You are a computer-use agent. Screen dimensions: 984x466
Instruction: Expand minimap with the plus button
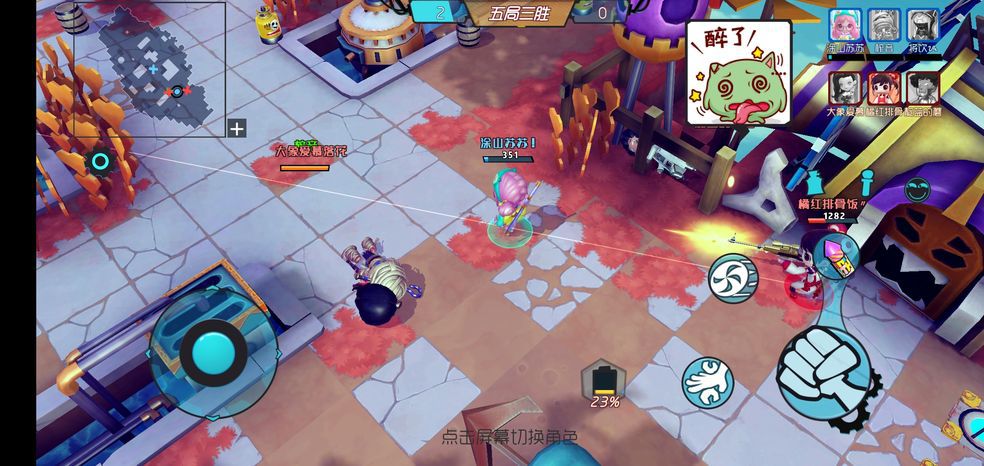pos(236,128)
